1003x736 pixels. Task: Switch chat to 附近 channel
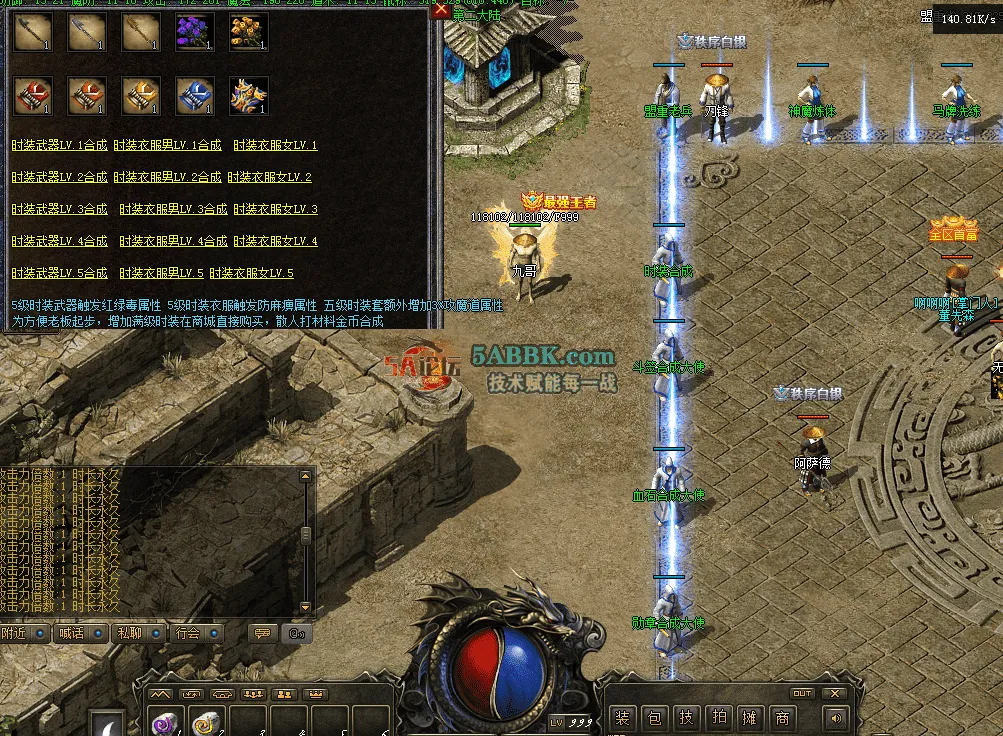coord(24,633)
